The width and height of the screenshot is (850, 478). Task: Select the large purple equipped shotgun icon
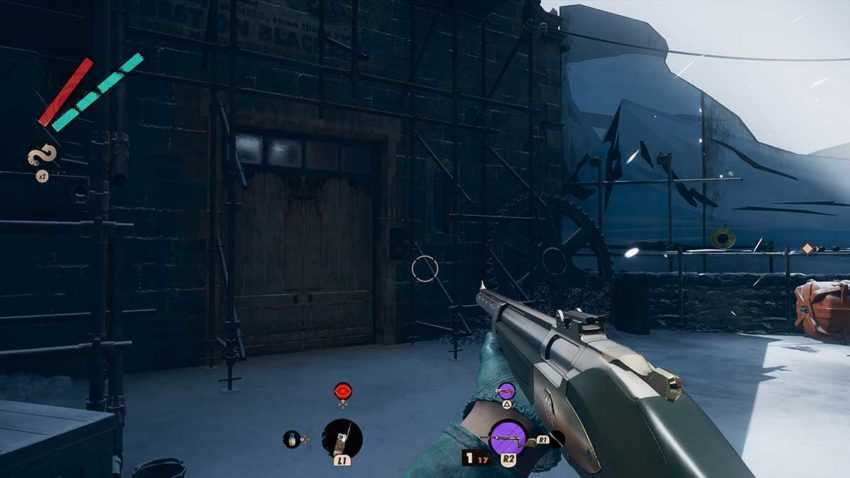tap(508, 438)
